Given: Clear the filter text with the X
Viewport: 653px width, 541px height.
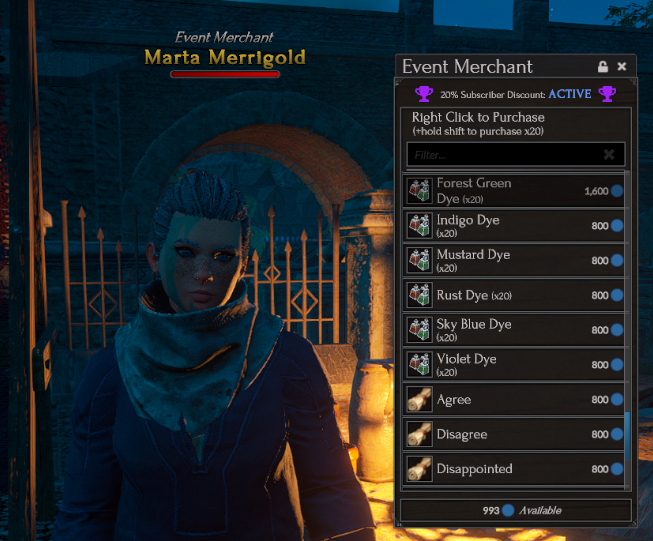Looking at the screenshot, I should tap(609, 155).
